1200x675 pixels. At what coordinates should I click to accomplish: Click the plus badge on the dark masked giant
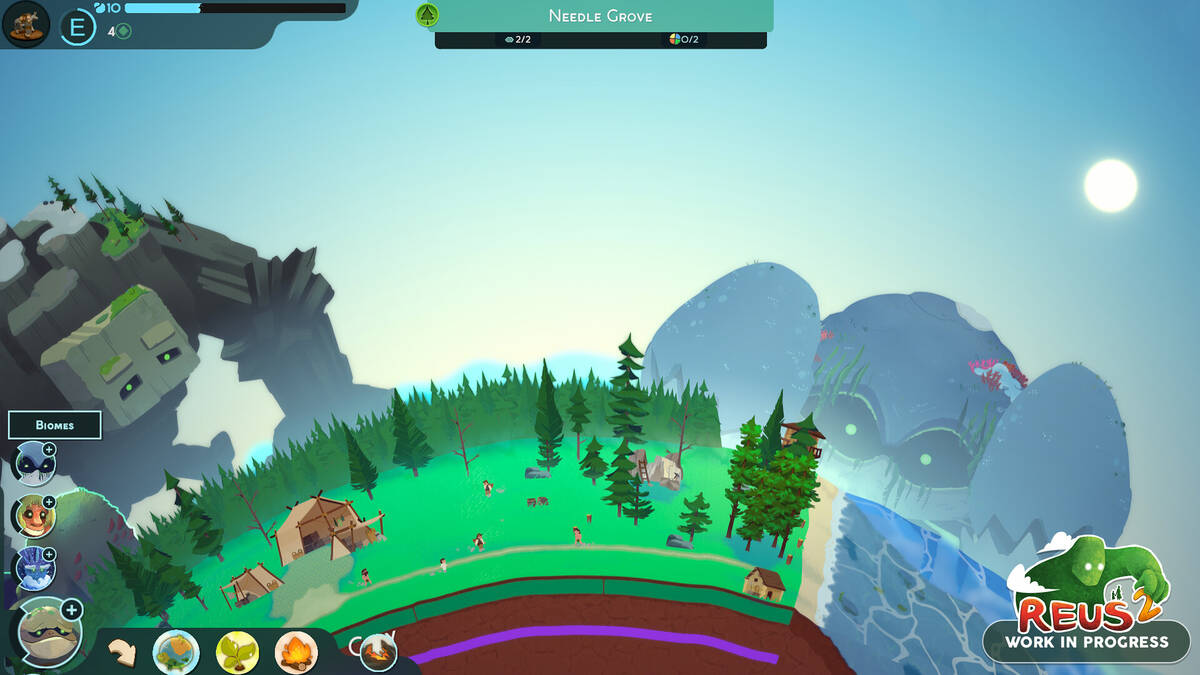pos(49,450)
